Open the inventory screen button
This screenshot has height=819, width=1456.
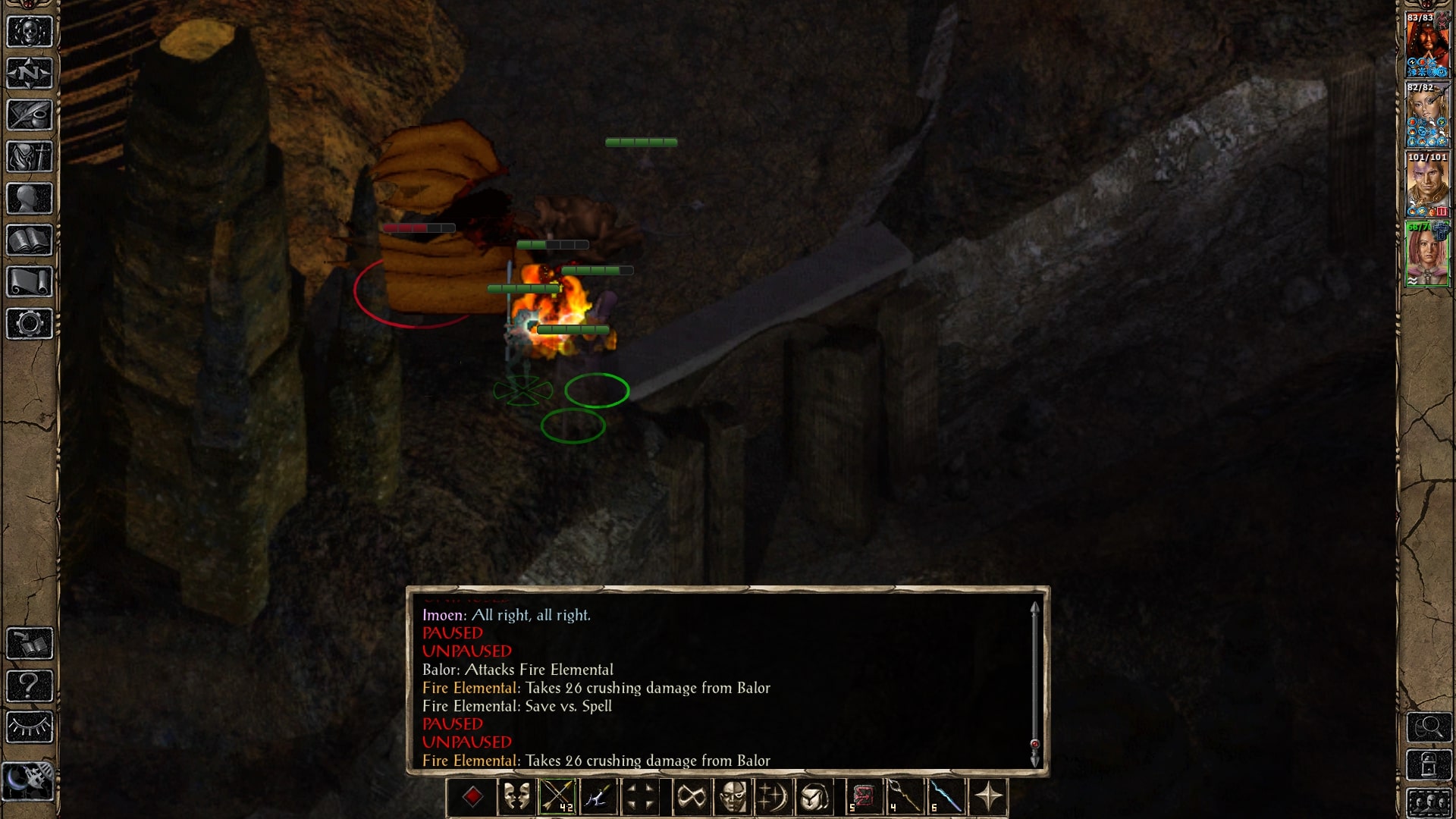30,157
